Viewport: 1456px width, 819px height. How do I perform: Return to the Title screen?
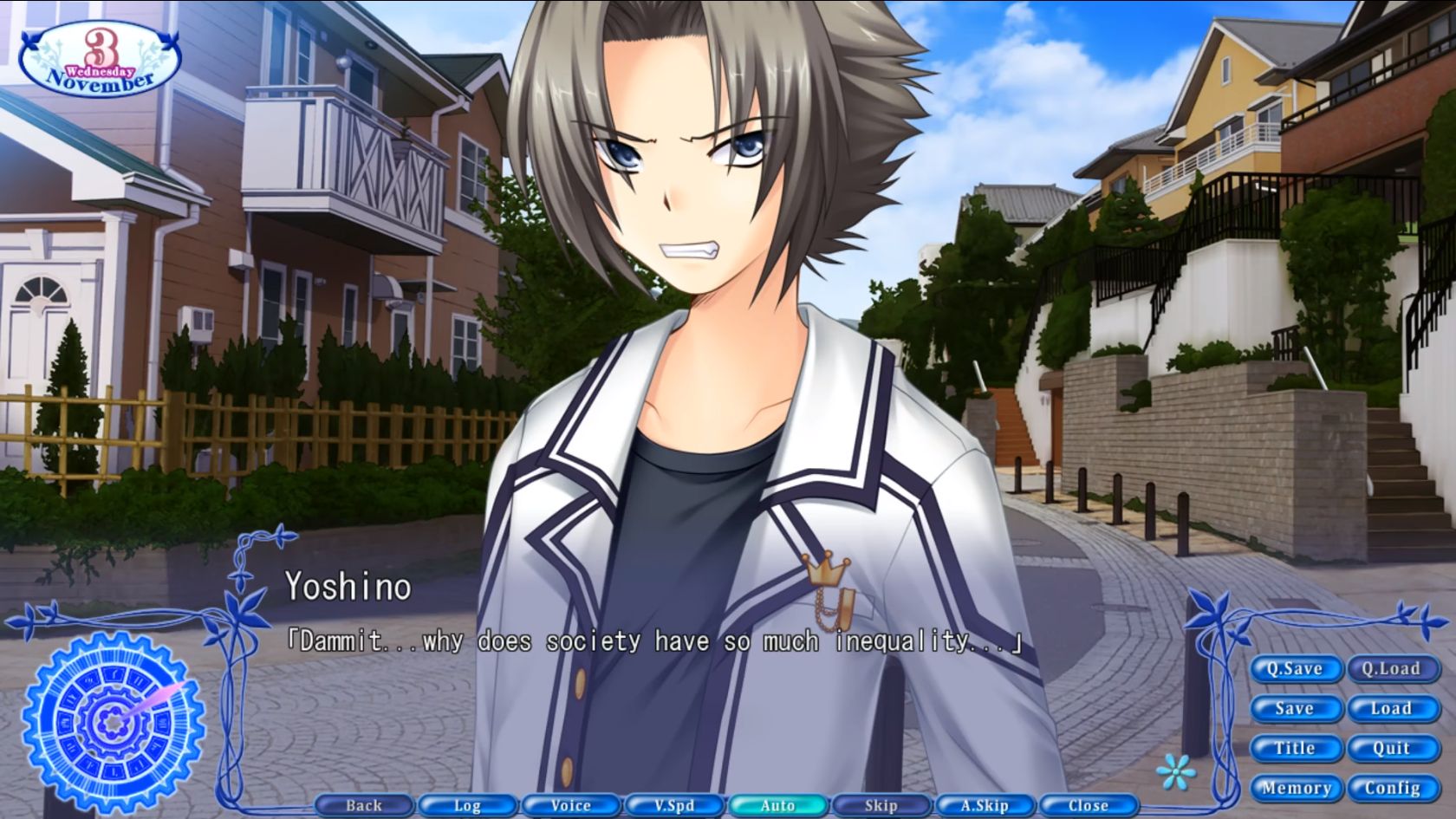click(1295, 748)
